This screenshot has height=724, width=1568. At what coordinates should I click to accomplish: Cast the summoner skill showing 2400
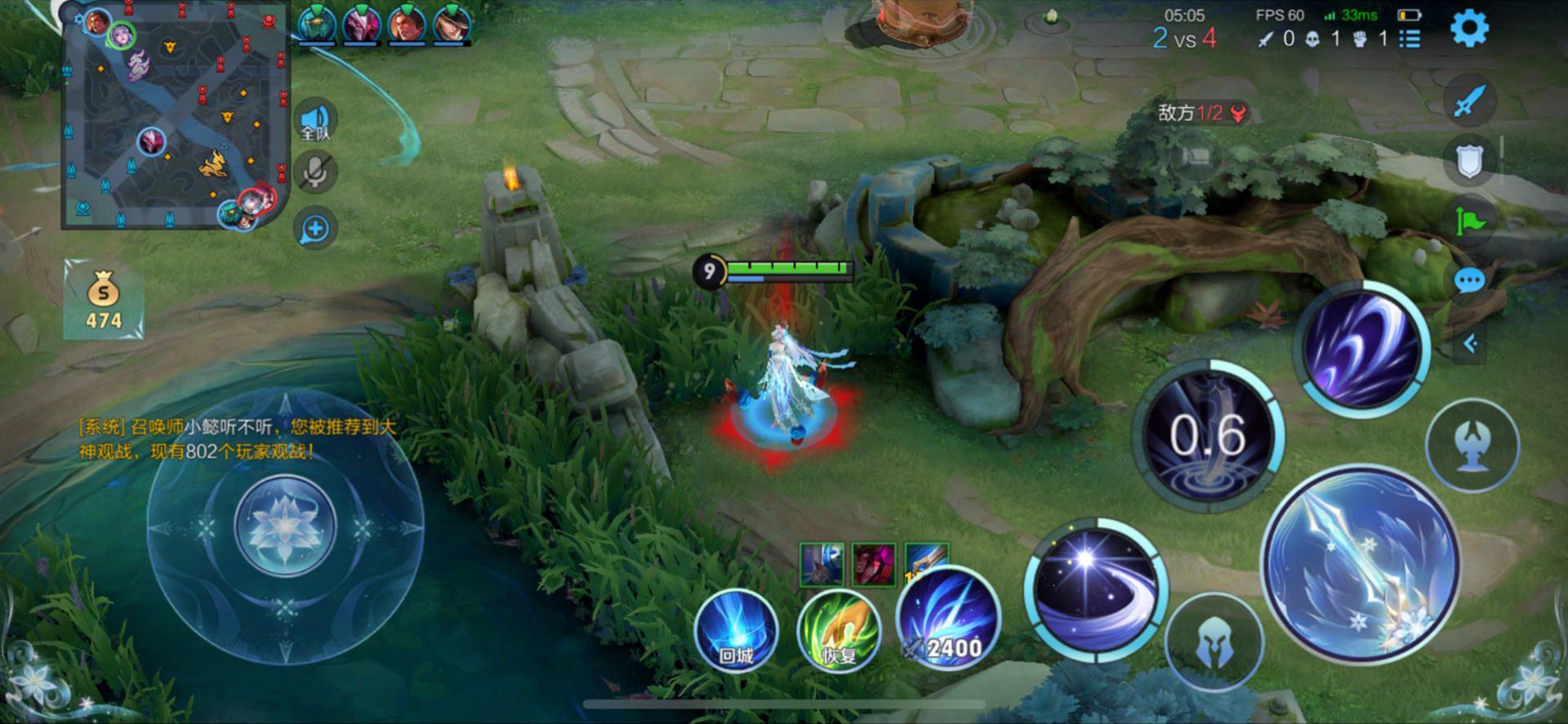947,619
